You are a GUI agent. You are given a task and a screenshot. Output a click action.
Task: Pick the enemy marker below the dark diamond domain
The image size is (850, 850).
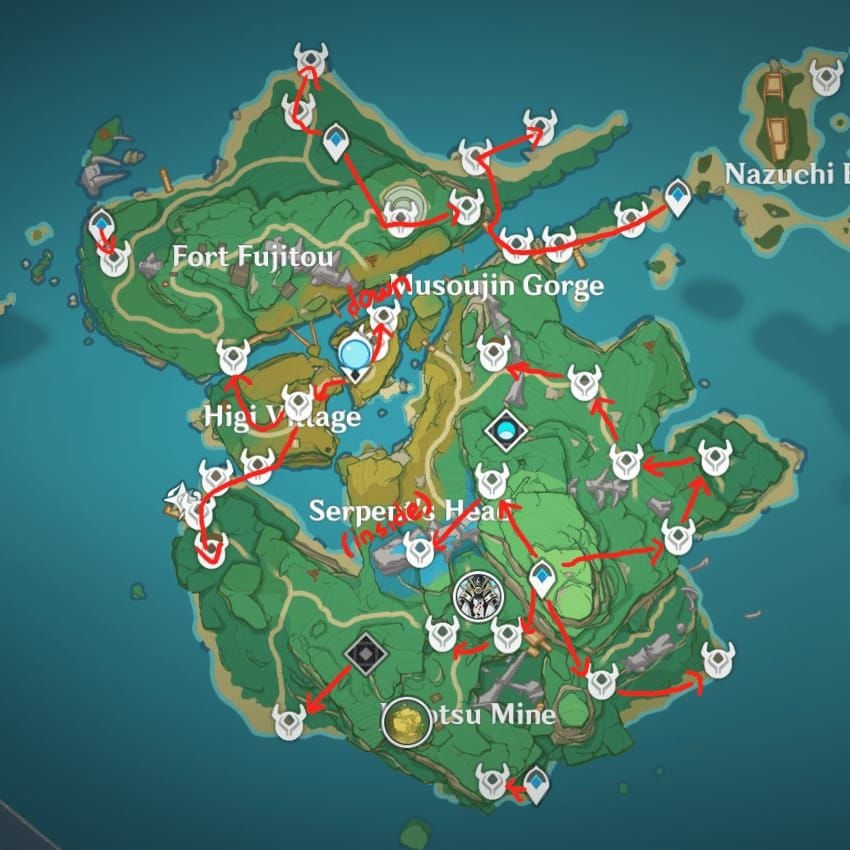(289, 722)
